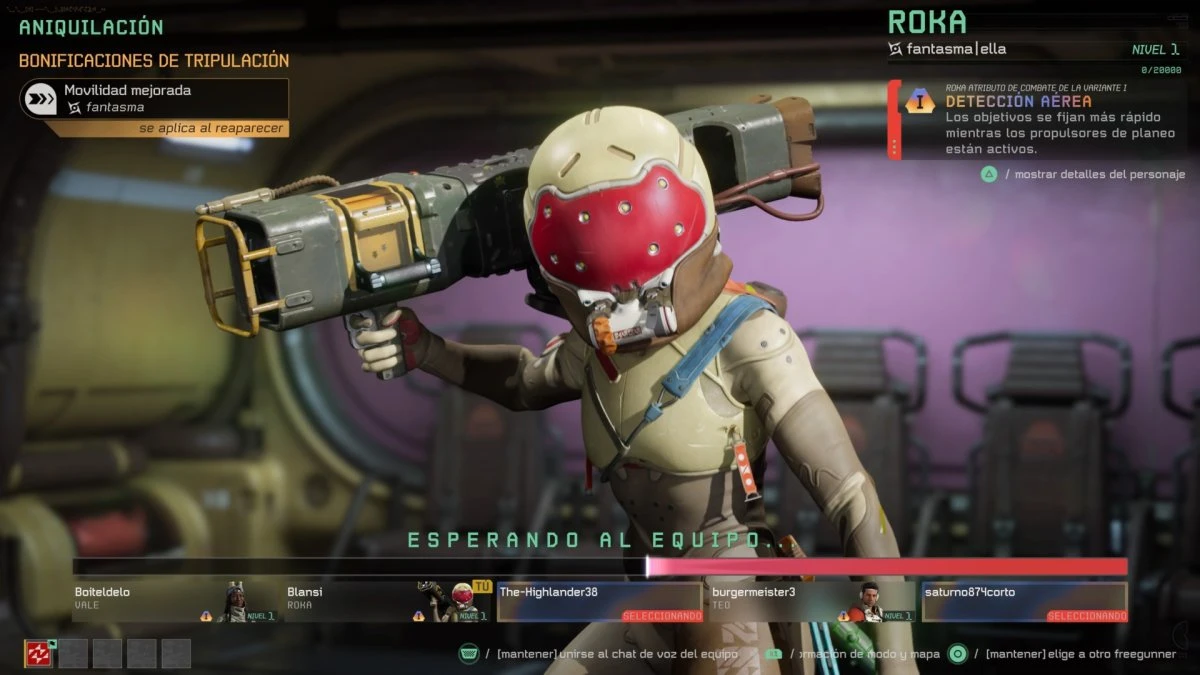Select the Detección Aérea combat trait card
1200x675 pixels.
coord(1036,120)
